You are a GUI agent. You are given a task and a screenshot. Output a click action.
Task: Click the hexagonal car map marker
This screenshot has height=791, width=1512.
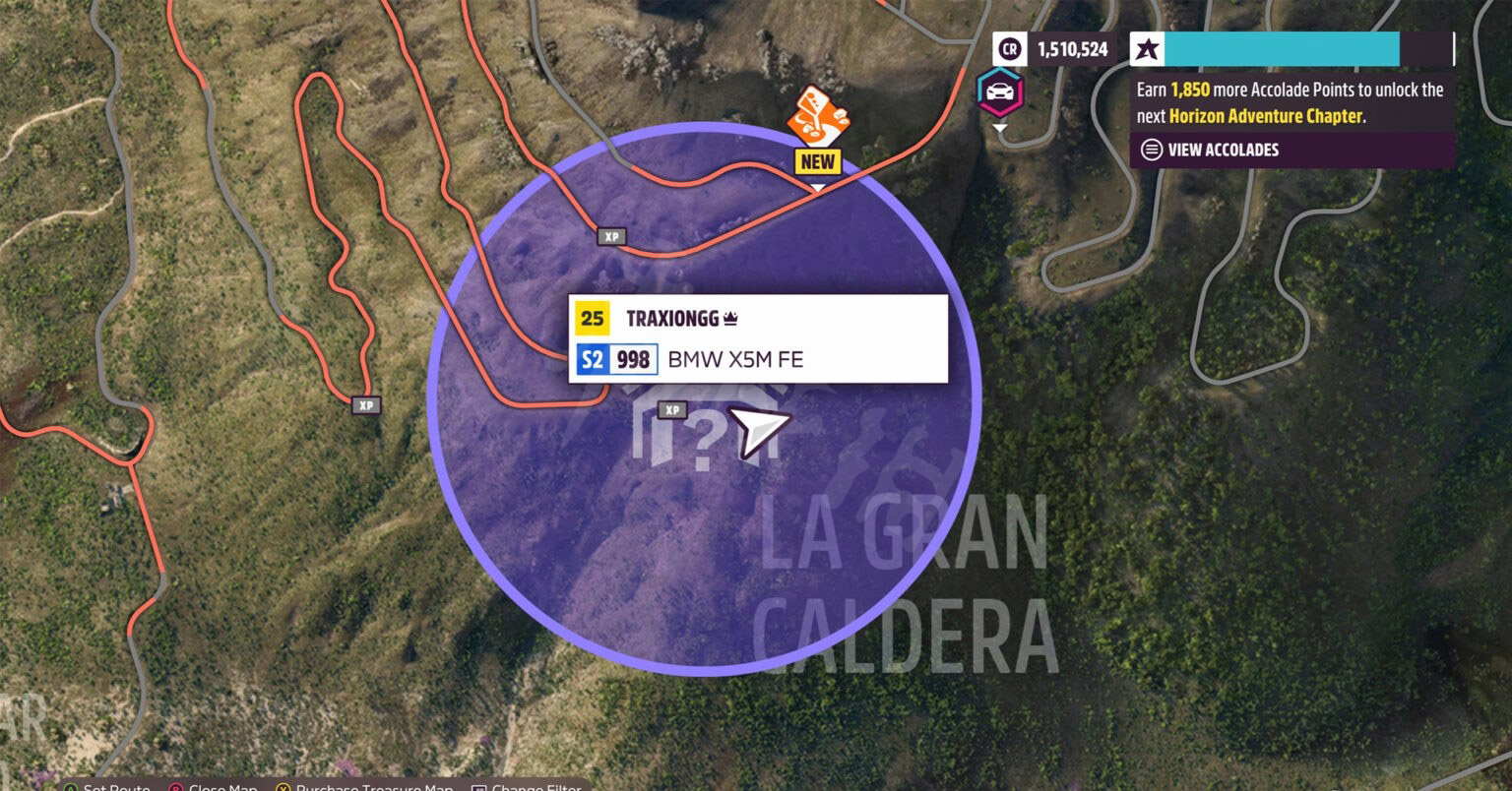coord(1000,93)
